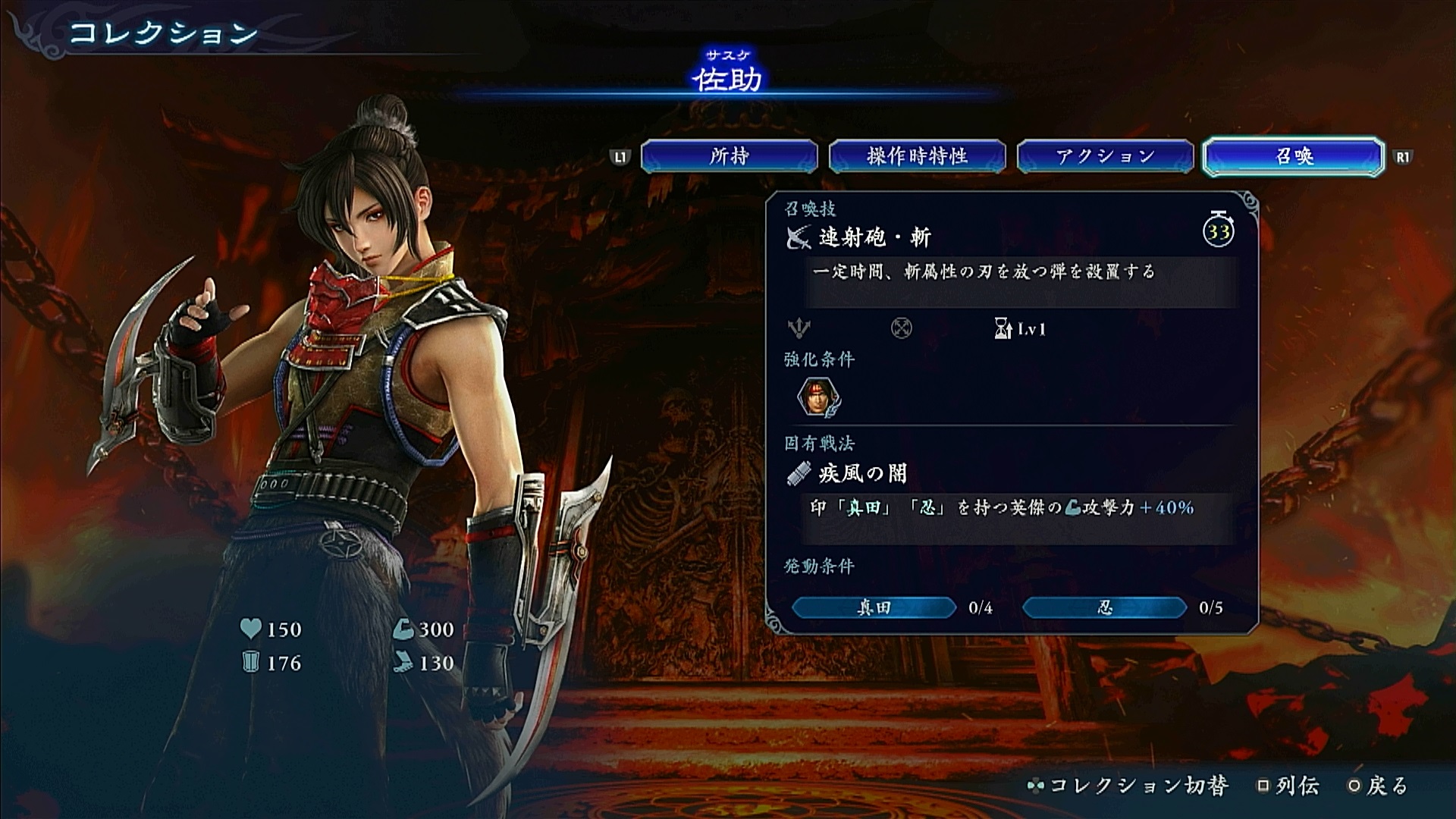Open the 操作時特性 tab
The image size is (1456, 819).
coord(917,156)
